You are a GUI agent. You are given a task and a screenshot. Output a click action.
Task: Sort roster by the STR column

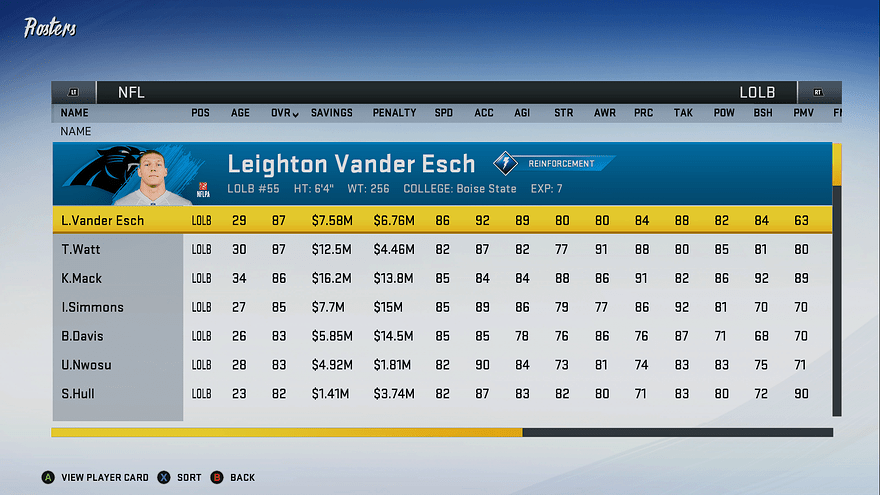[x=564, y=113]
